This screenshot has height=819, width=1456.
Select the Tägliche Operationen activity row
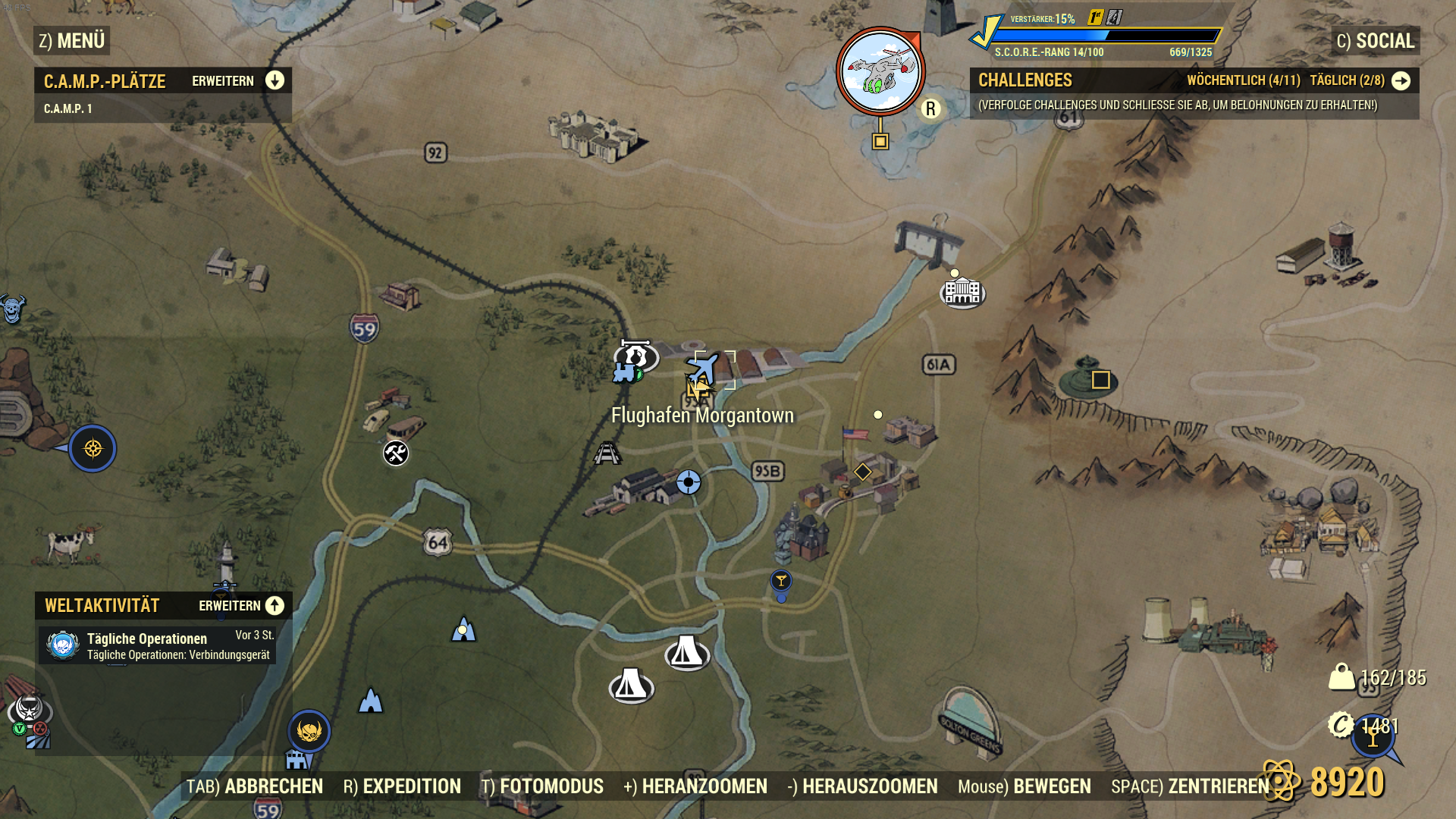click(158, 646)
